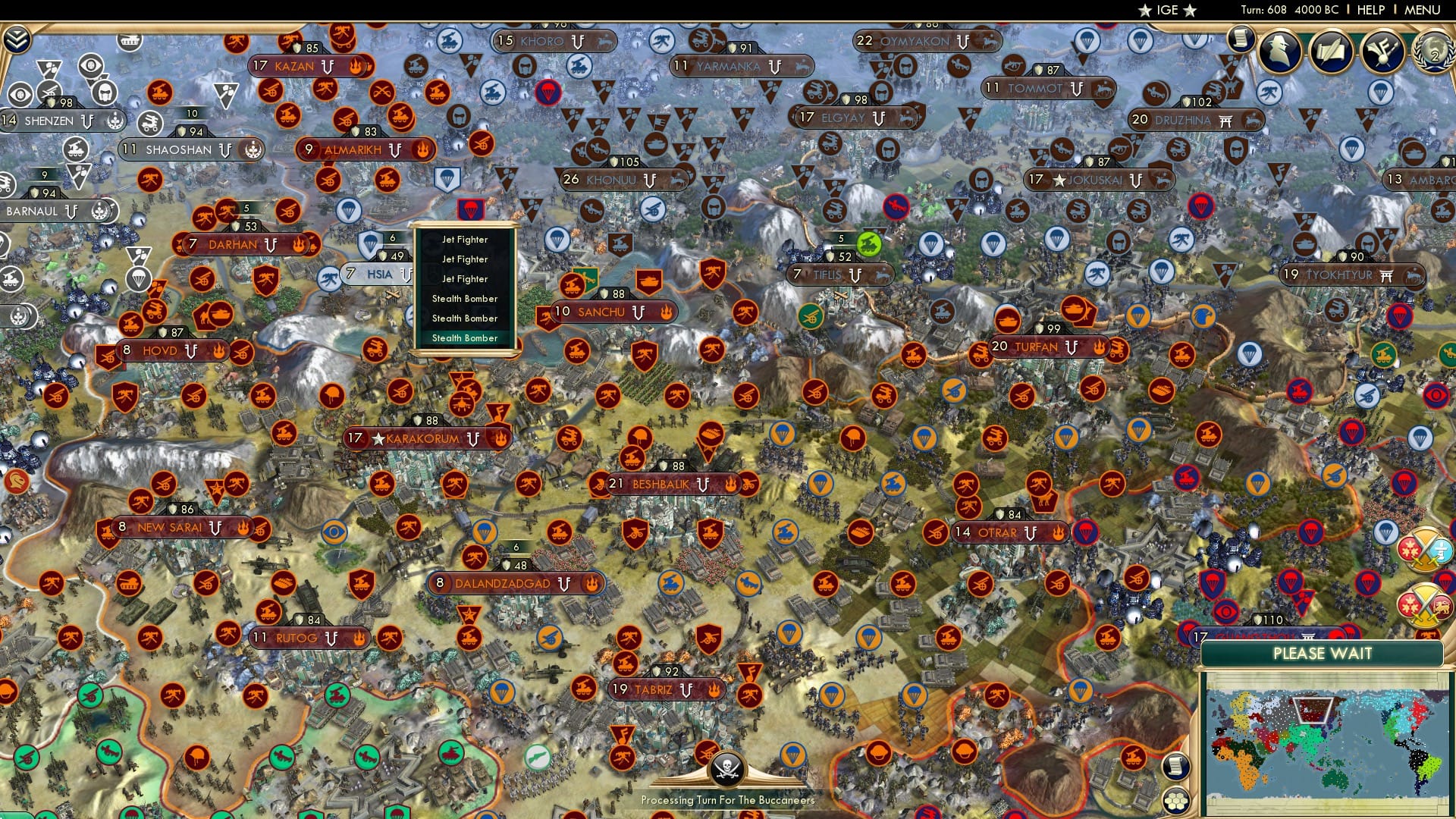Open the Espionage Overview spy icon
Image resolution: width=1456 pixels, height=819 pixels.
pos(1279,49)
